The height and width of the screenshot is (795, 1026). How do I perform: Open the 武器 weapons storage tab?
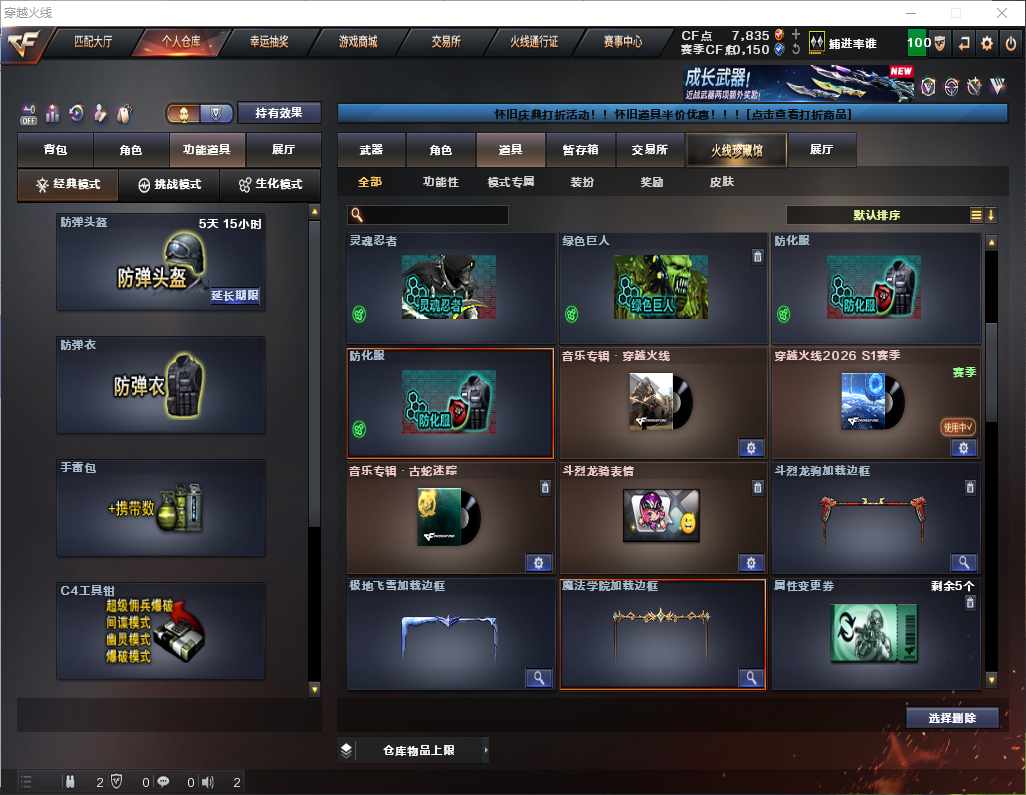coord(371,150)
